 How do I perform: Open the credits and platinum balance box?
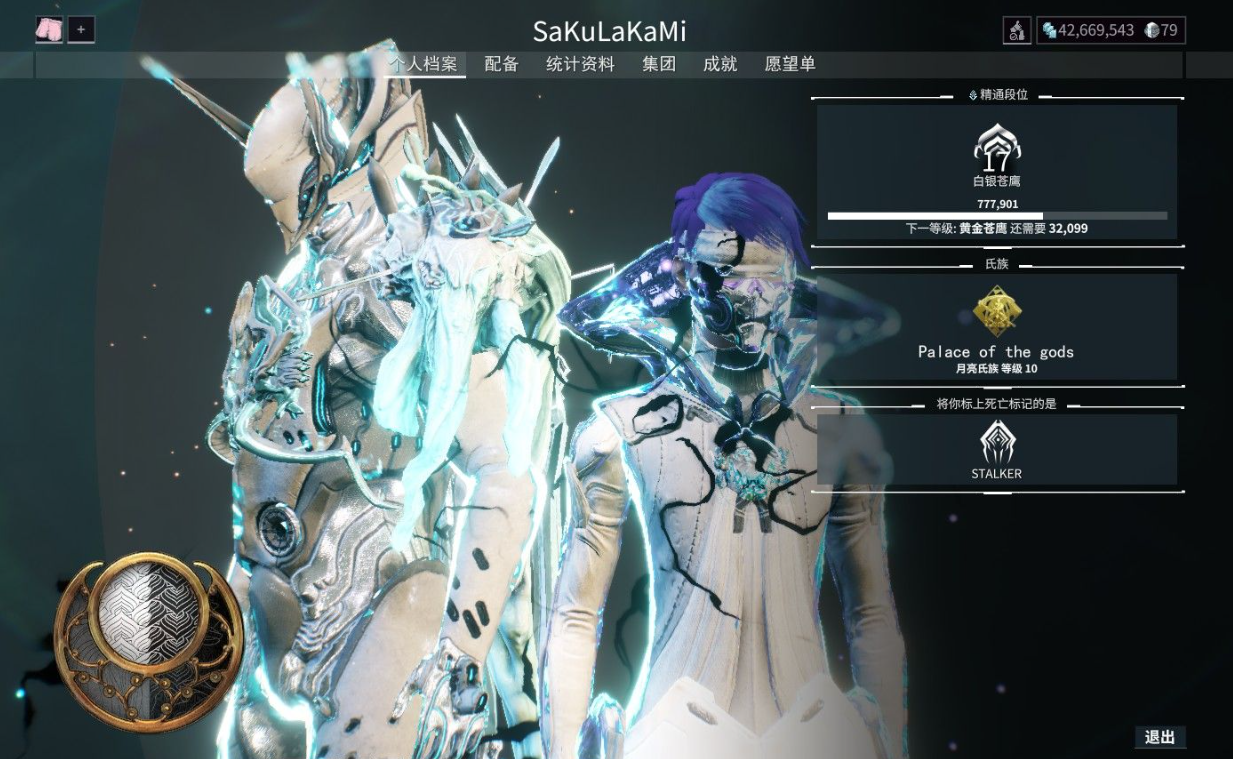[x=1110, y=31]
